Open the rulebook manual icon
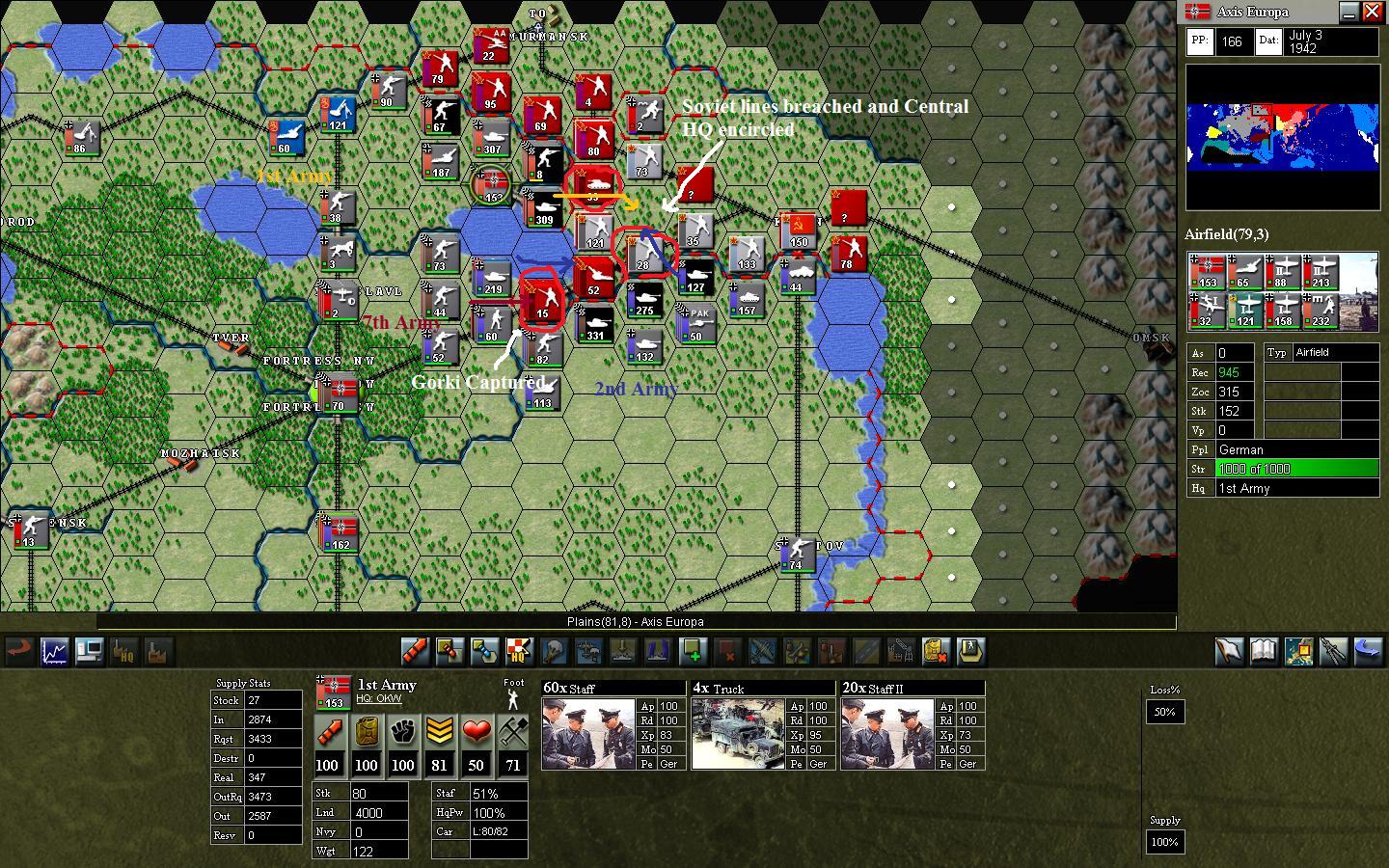The image size is (1389, 868). [x=1263, y=651]
